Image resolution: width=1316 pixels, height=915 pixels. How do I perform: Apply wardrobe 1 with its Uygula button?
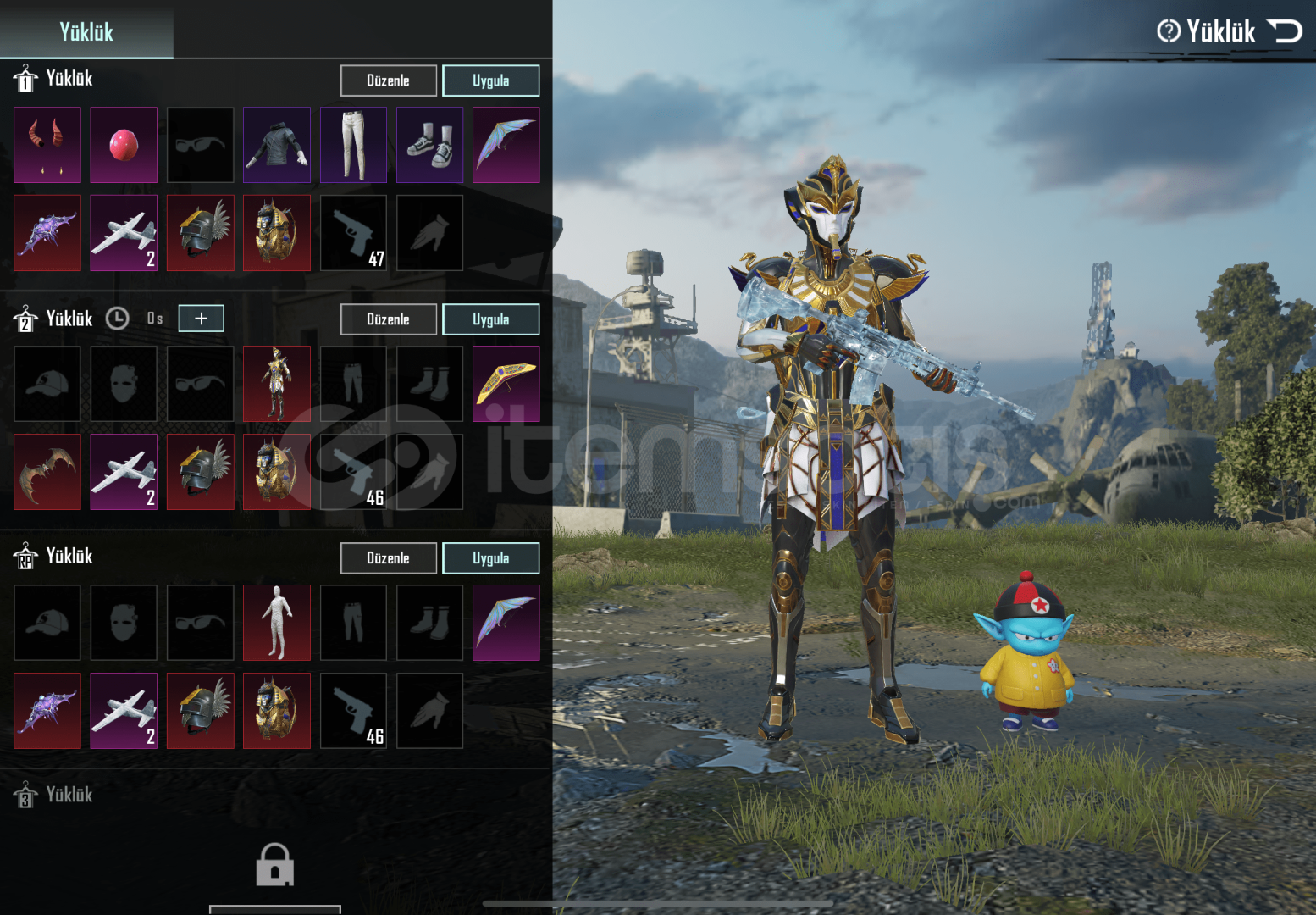pyautogui.click(x=490, y=80)
